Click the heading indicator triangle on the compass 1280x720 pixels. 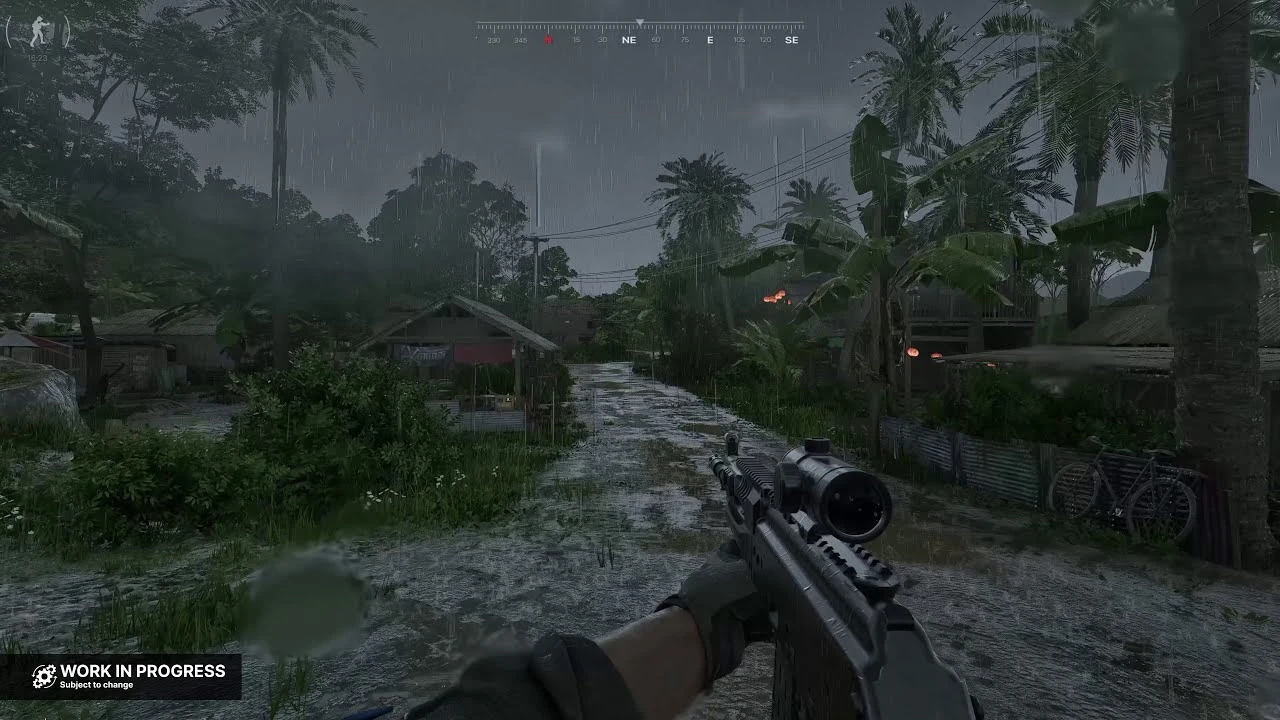(640, 22)
